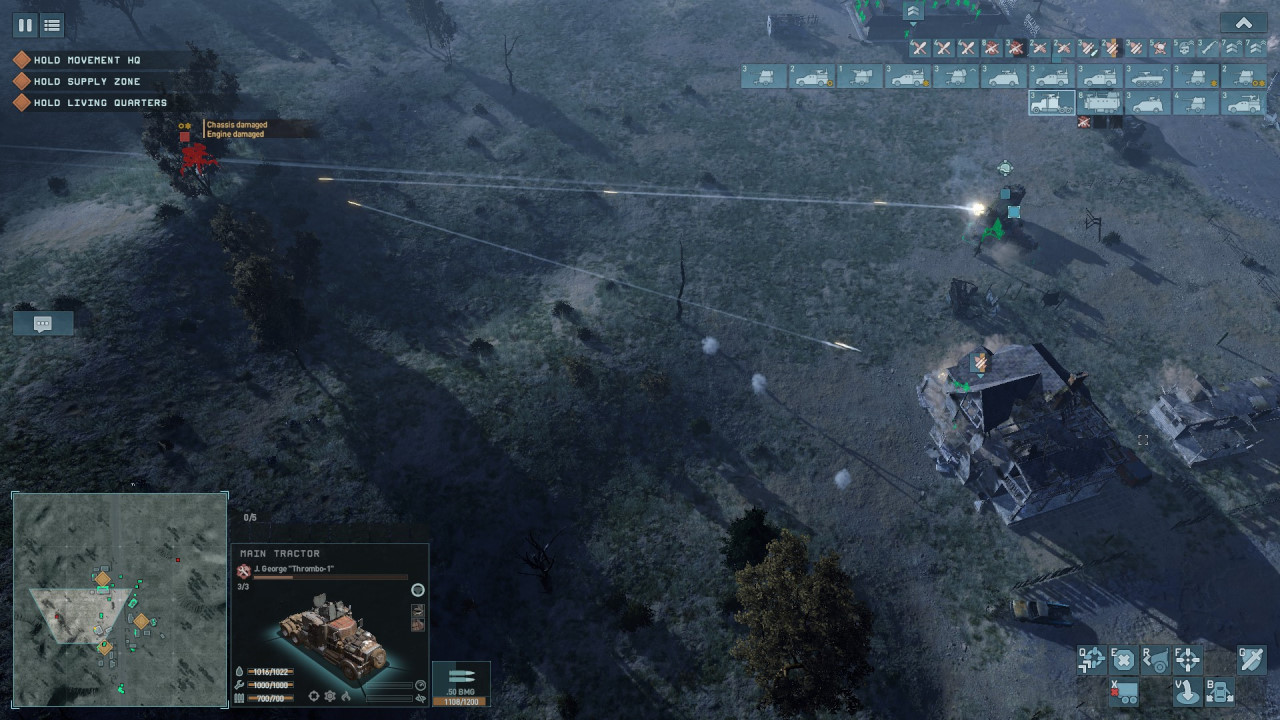The height and width of the screenshot is (720, 1280).
Task: Select the Hold Living Quarters objective
Action: click(100, 102)
